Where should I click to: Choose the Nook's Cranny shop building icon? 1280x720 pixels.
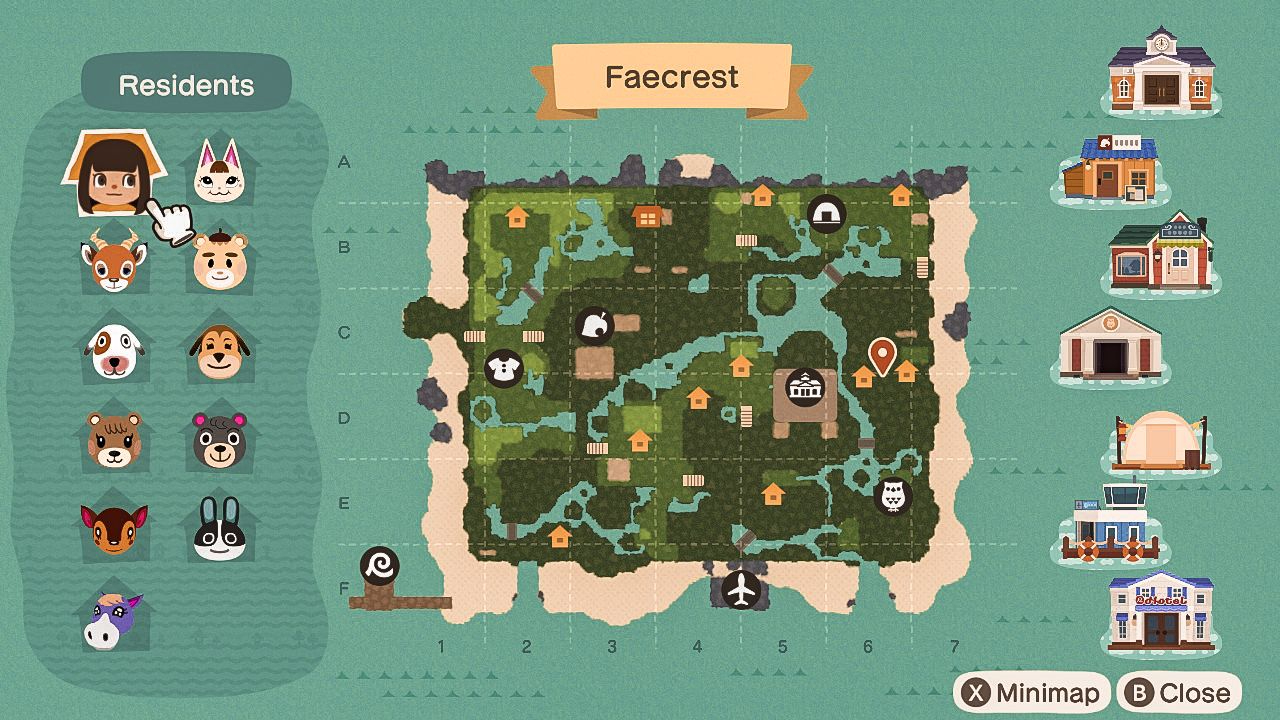tap(1110, 170)
